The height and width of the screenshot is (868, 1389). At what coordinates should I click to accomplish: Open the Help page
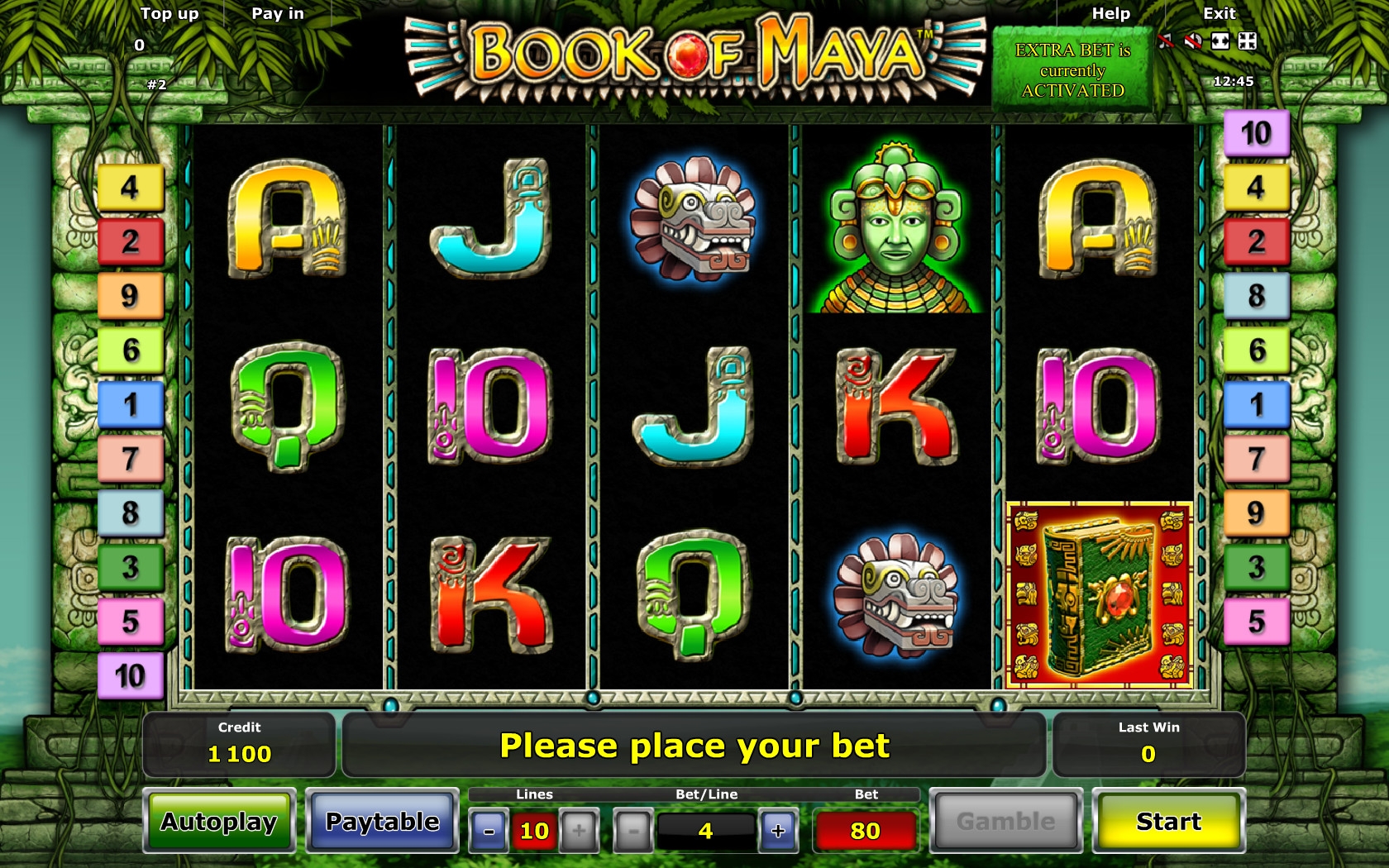point(1110,14)
